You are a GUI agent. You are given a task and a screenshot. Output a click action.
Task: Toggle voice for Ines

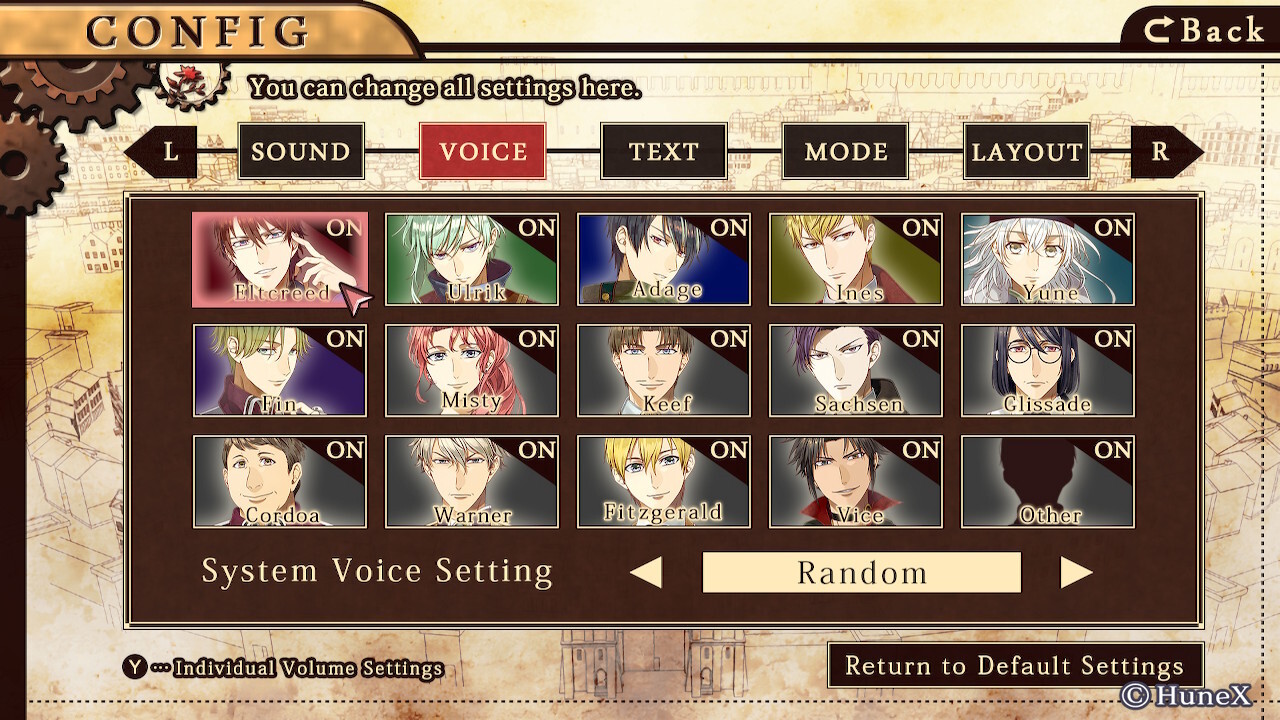856,259
